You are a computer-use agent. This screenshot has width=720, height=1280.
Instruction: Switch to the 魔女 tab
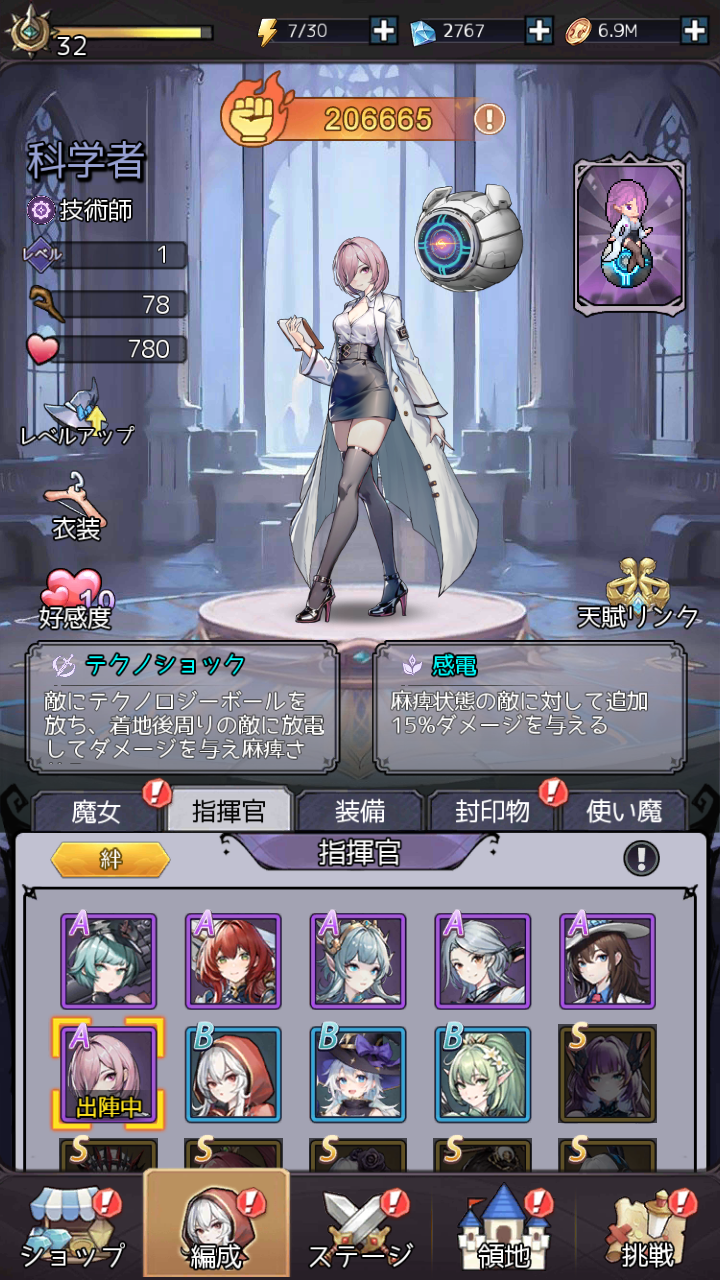click(97, 811)
